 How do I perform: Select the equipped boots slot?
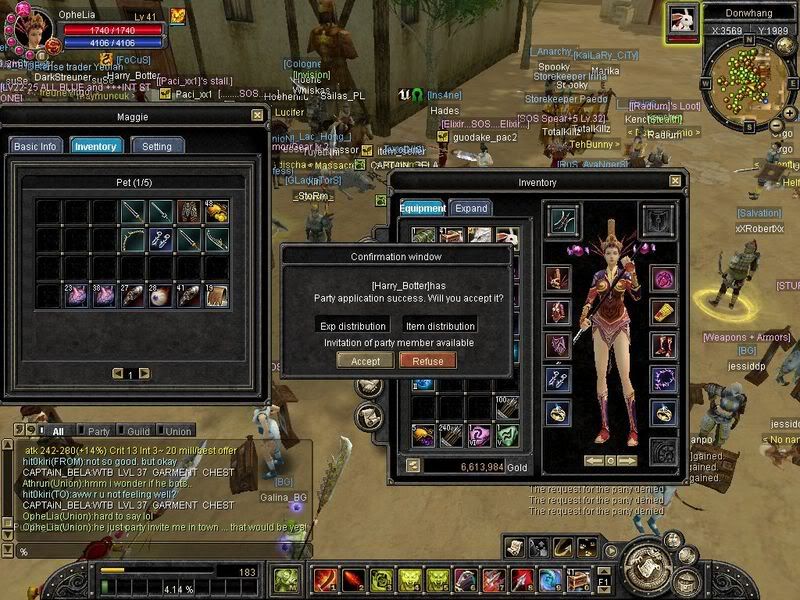coord(662,346)
